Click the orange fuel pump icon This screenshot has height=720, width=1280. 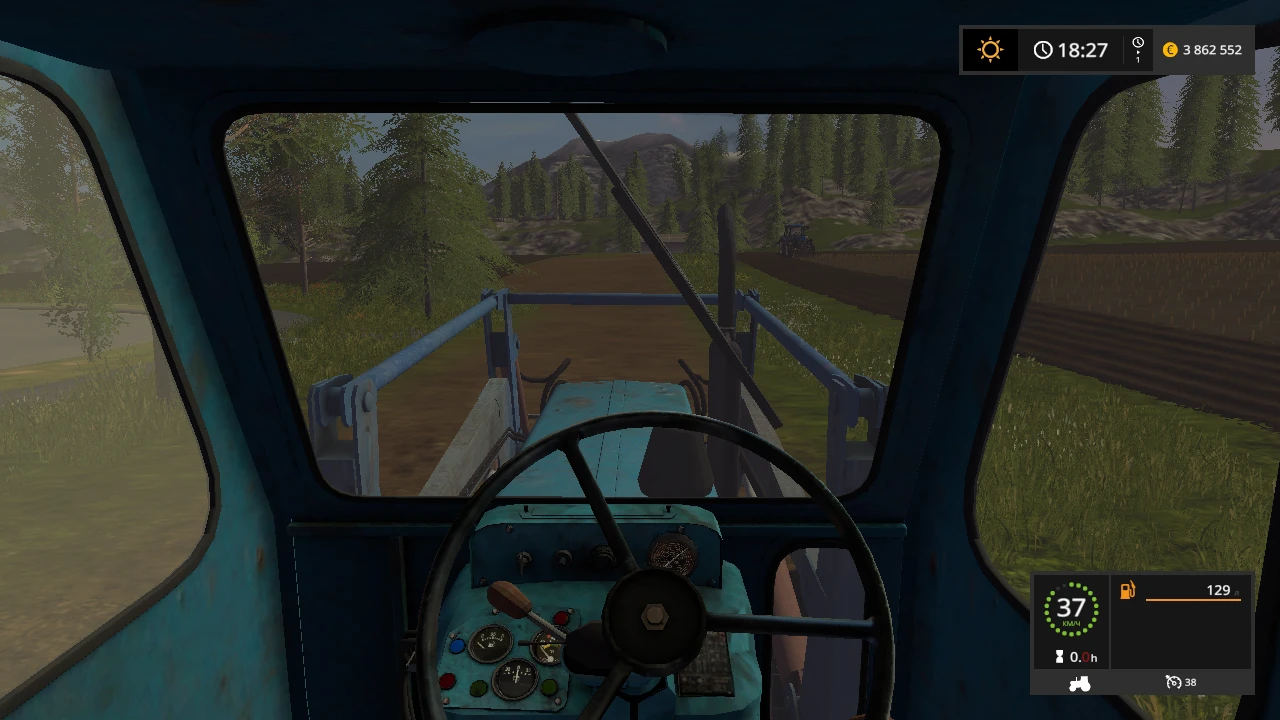pyautogui.click(x=1126, y=590)
